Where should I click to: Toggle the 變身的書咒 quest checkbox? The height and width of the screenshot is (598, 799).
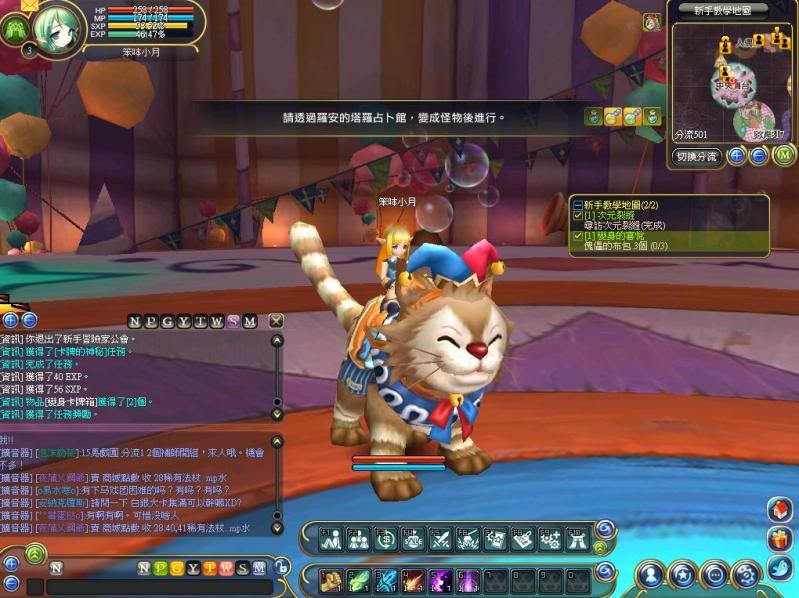577,236
